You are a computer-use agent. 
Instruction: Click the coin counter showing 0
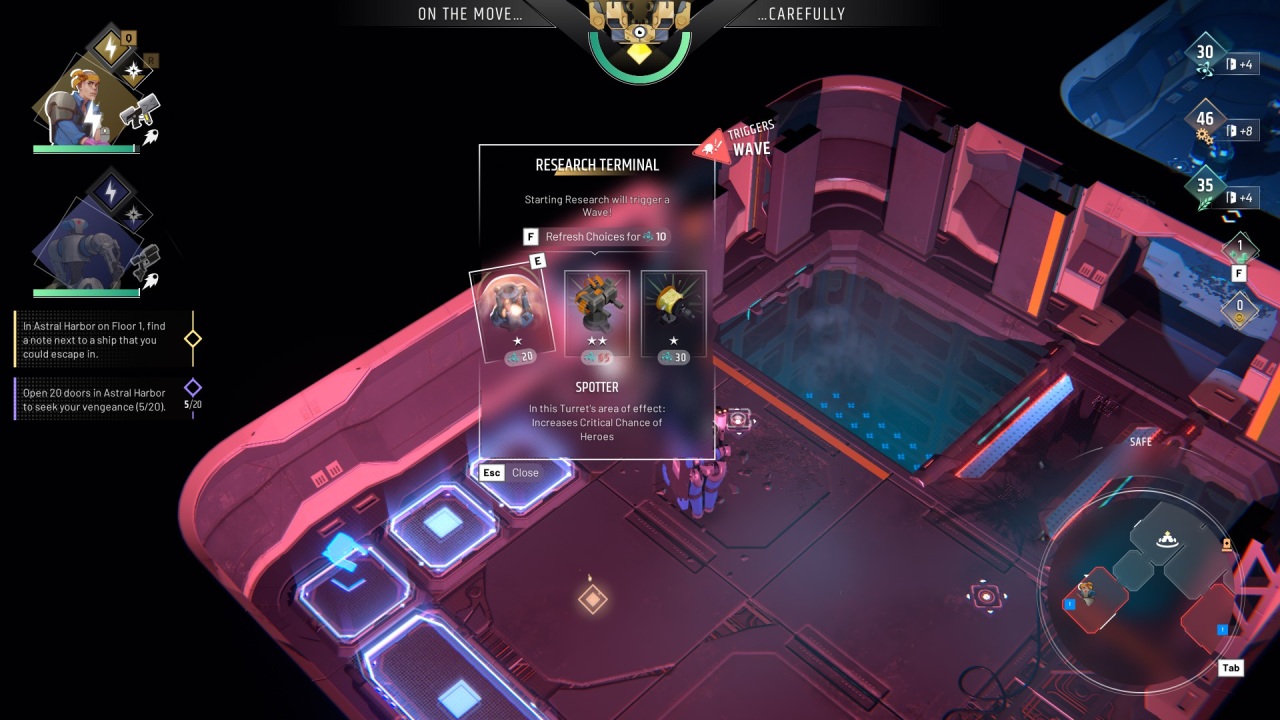tap(1239, 310)
